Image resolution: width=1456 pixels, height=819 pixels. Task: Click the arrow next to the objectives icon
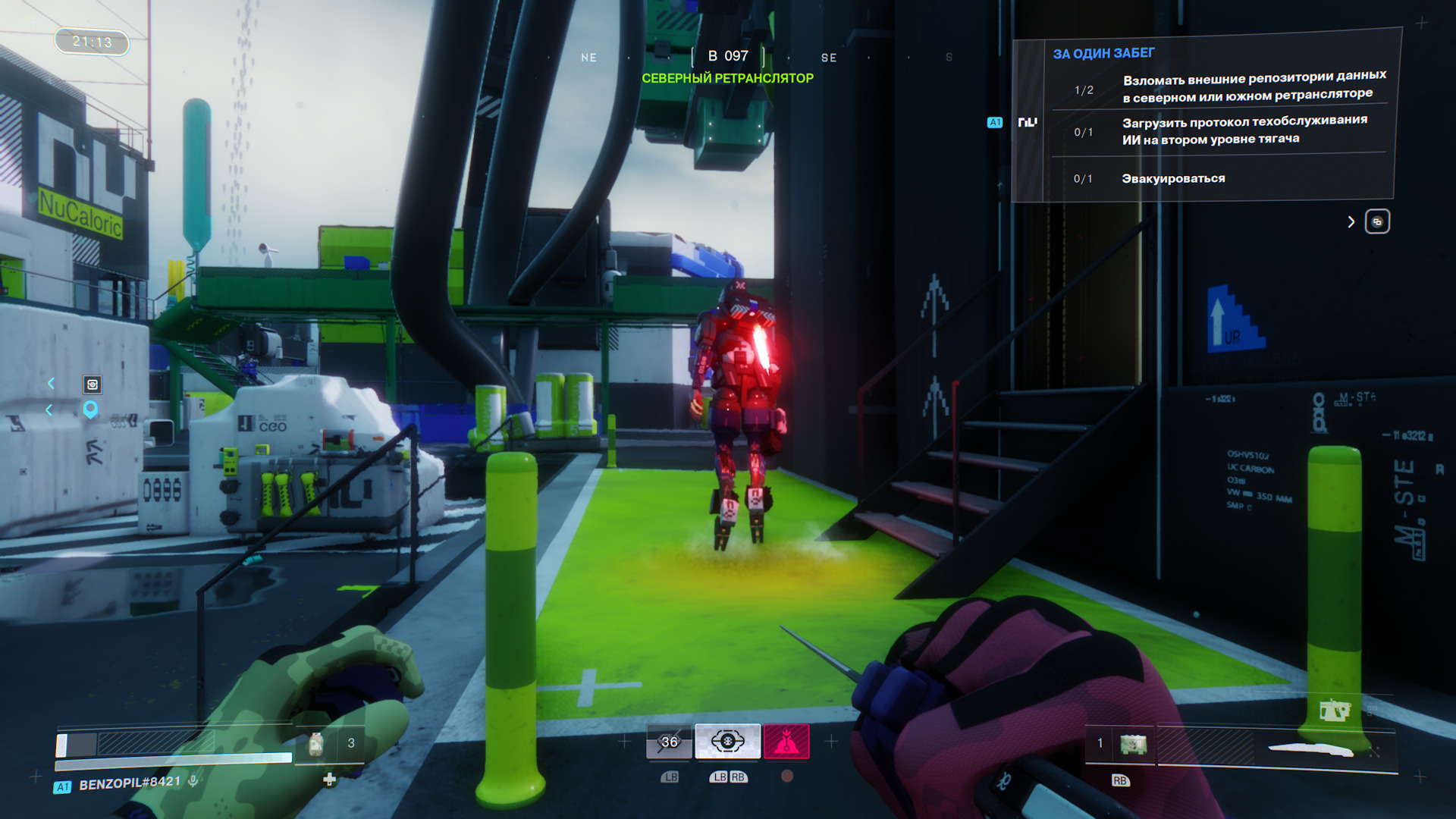pos(1351,221)
